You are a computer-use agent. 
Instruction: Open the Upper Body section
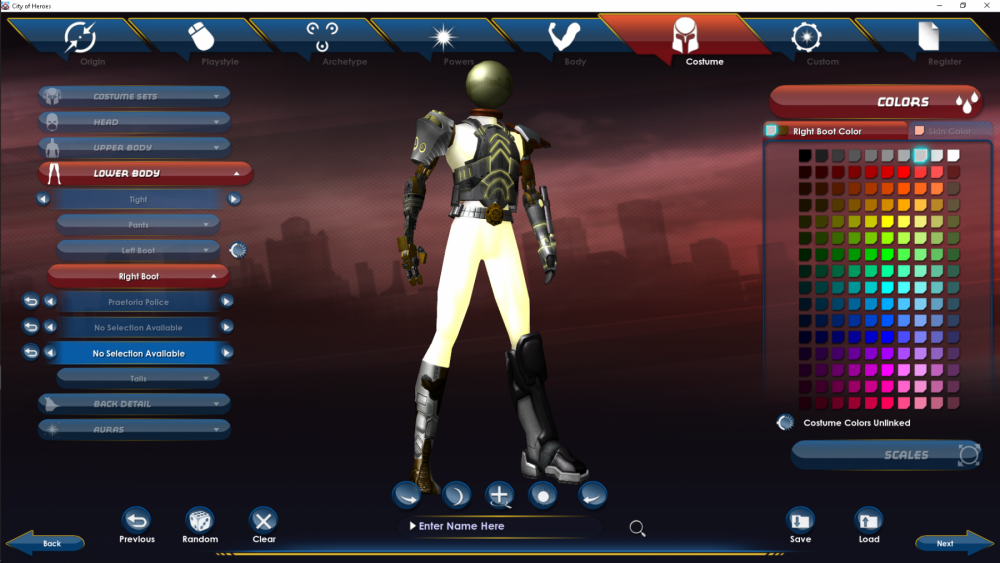pos(135,148)
